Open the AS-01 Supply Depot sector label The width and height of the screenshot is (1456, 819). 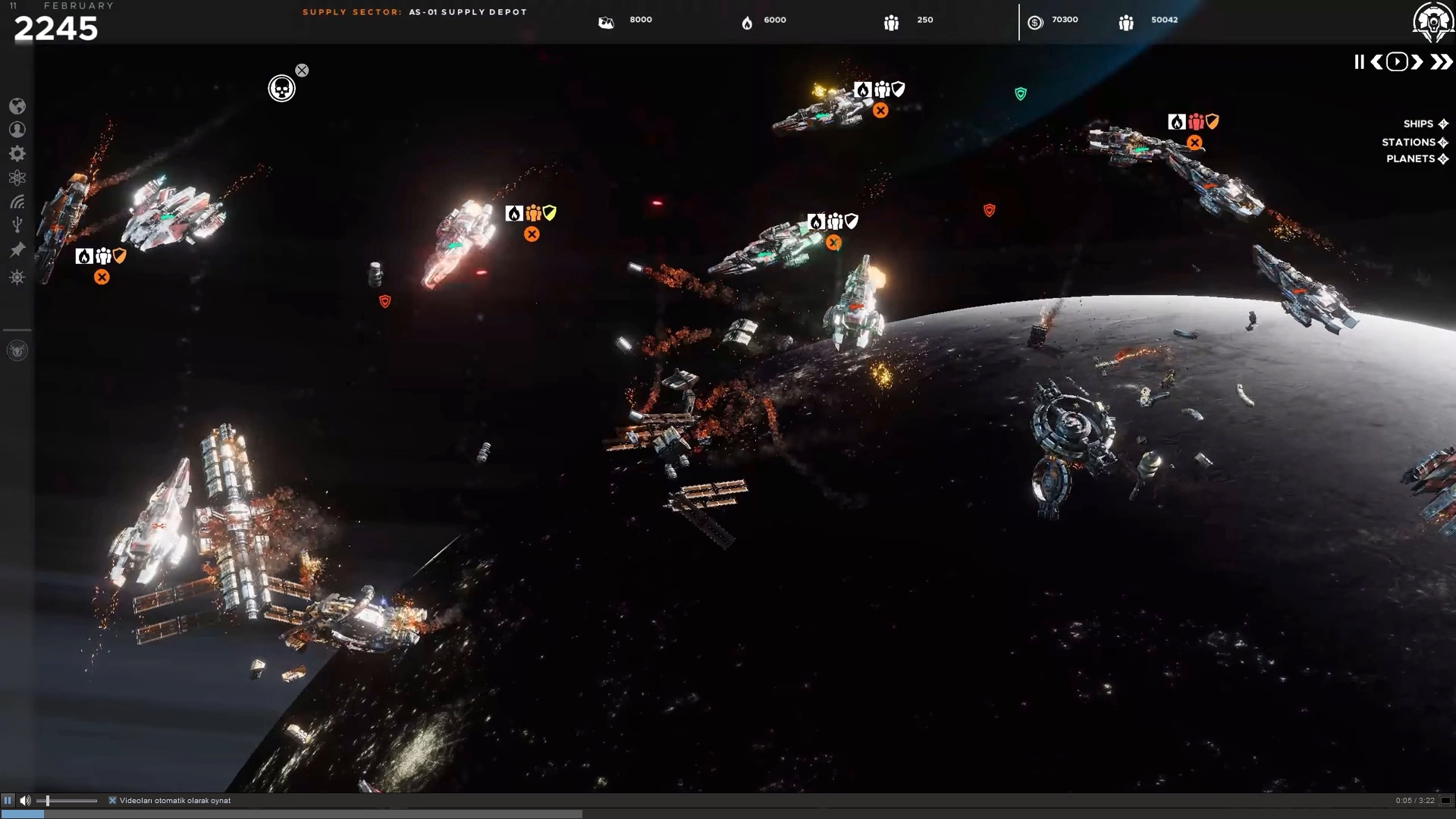click(467, 11)
